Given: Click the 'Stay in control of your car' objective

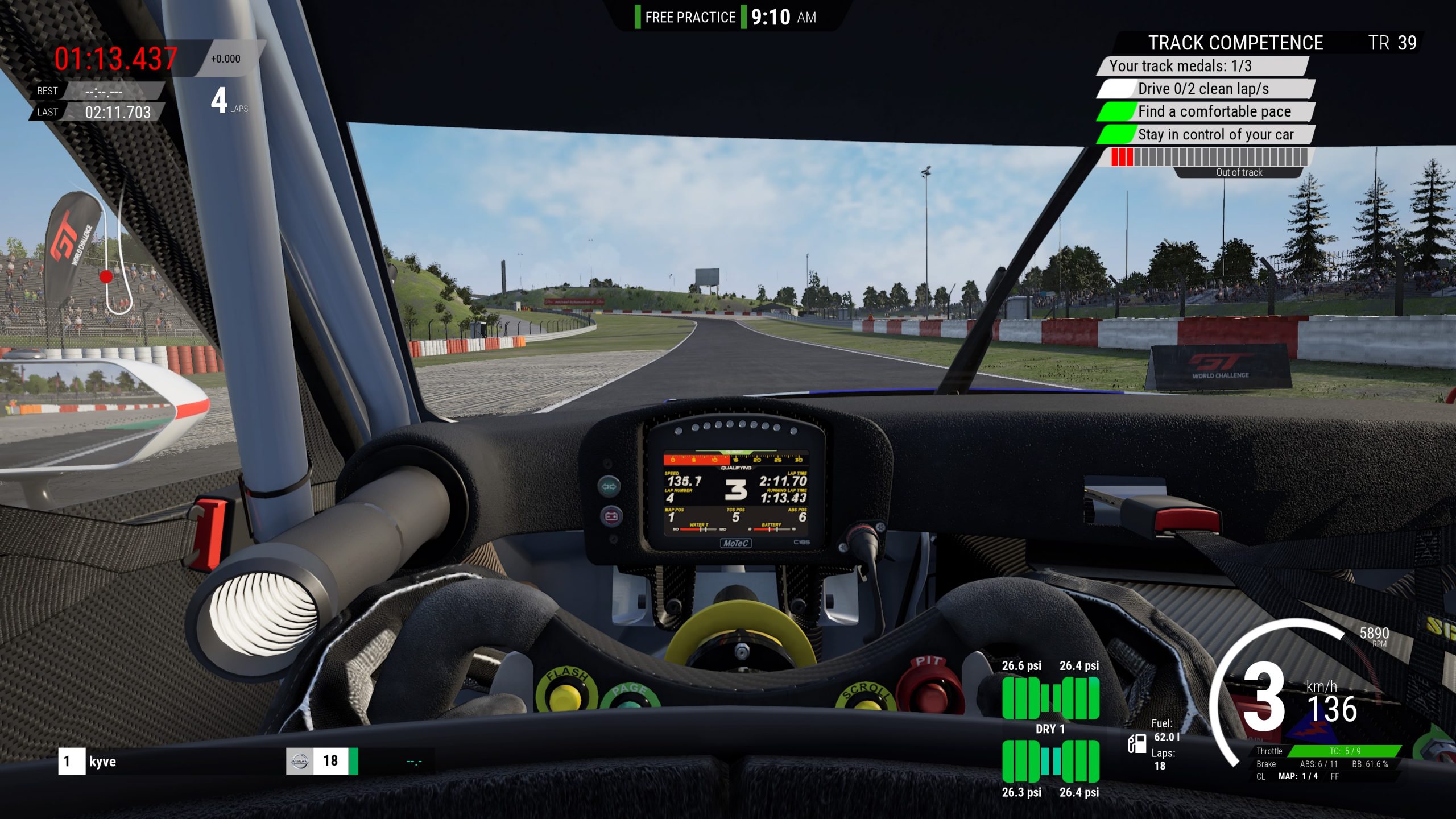Looking at the screenshot, I should 1215,135.
